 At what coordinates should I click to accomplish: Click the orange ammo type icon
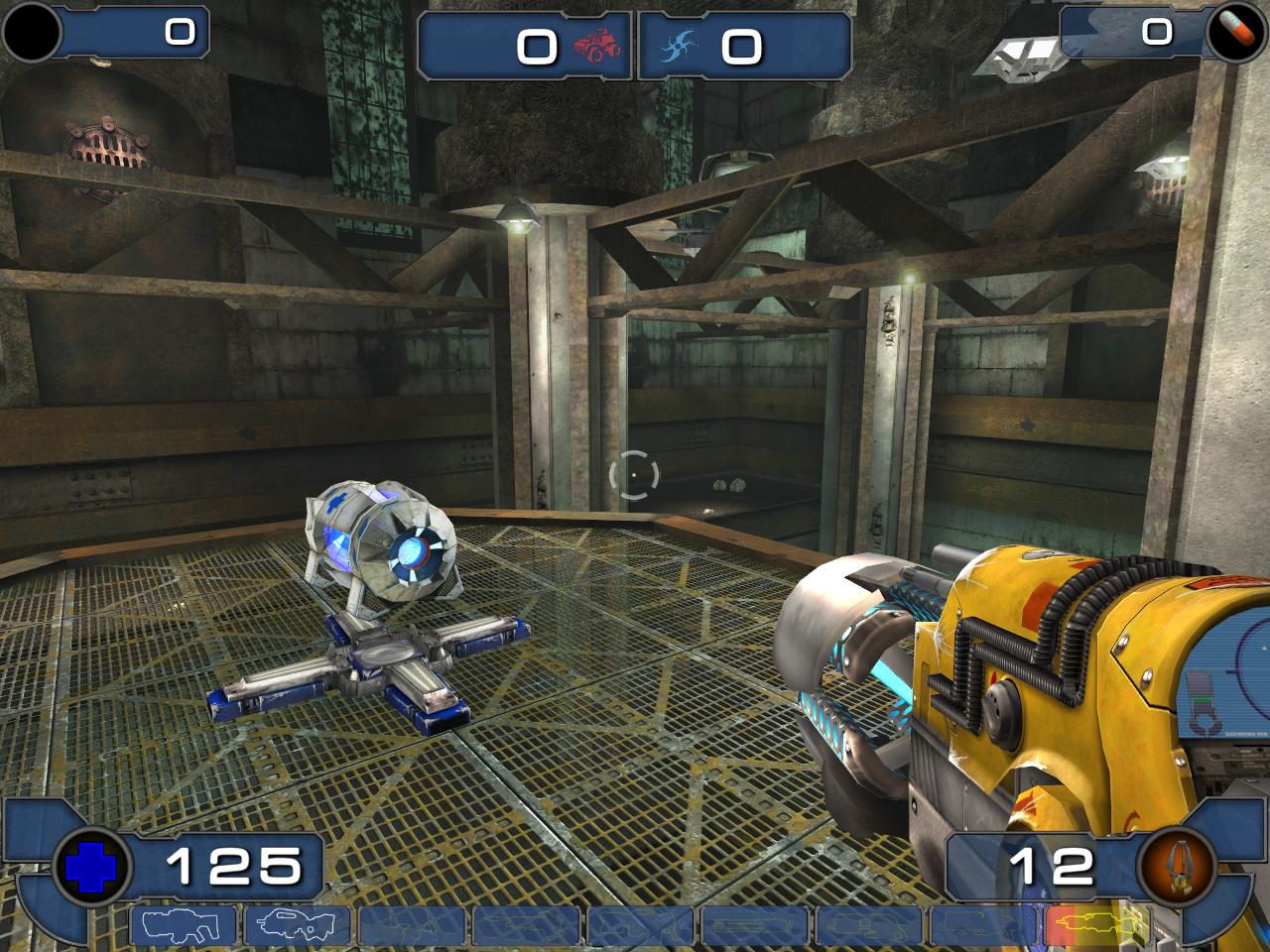click(1178, 867)
